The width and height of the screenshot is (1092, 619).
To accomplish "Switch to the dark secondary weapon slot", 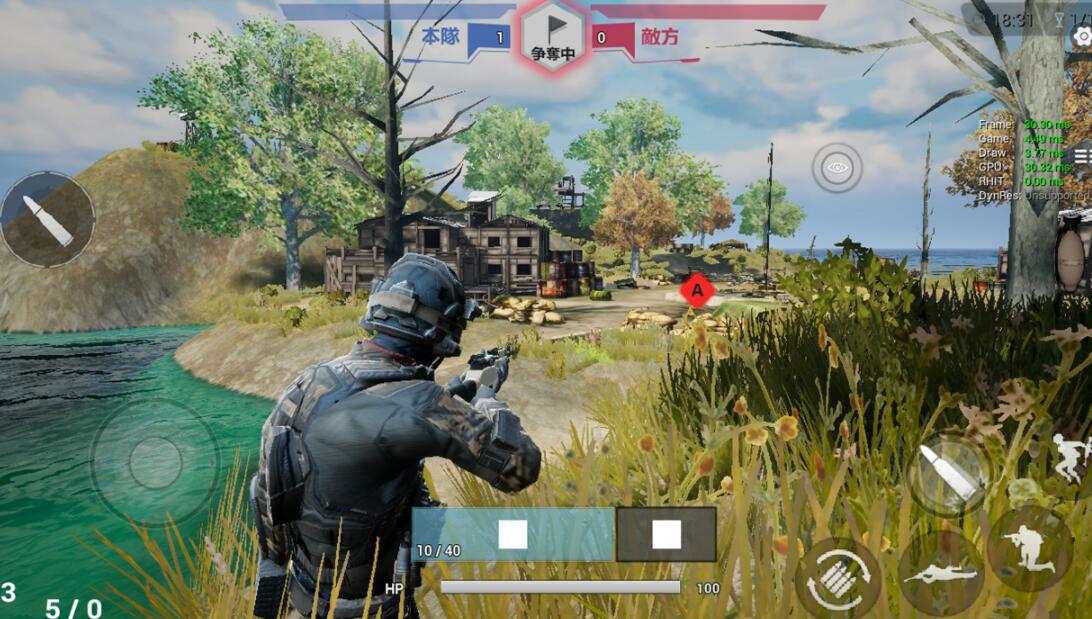I will (666, 534).
